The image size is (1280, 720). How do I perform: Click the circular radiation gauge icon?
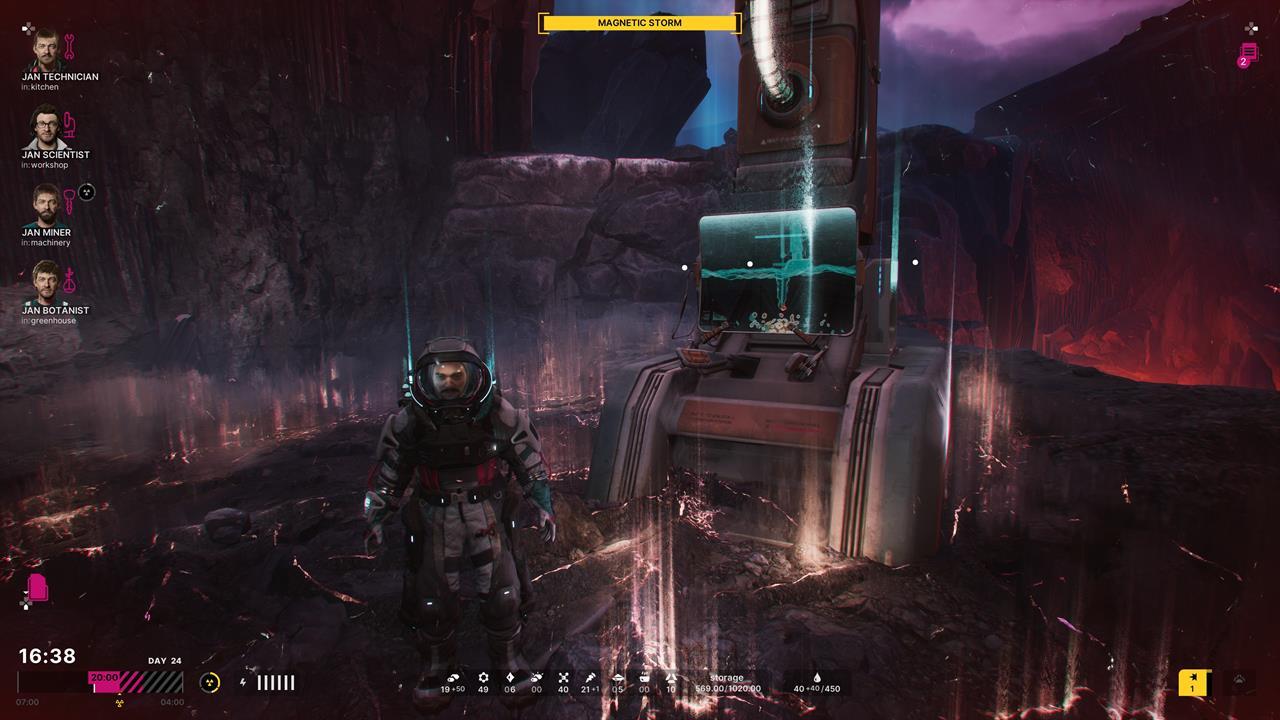(210, 682)
